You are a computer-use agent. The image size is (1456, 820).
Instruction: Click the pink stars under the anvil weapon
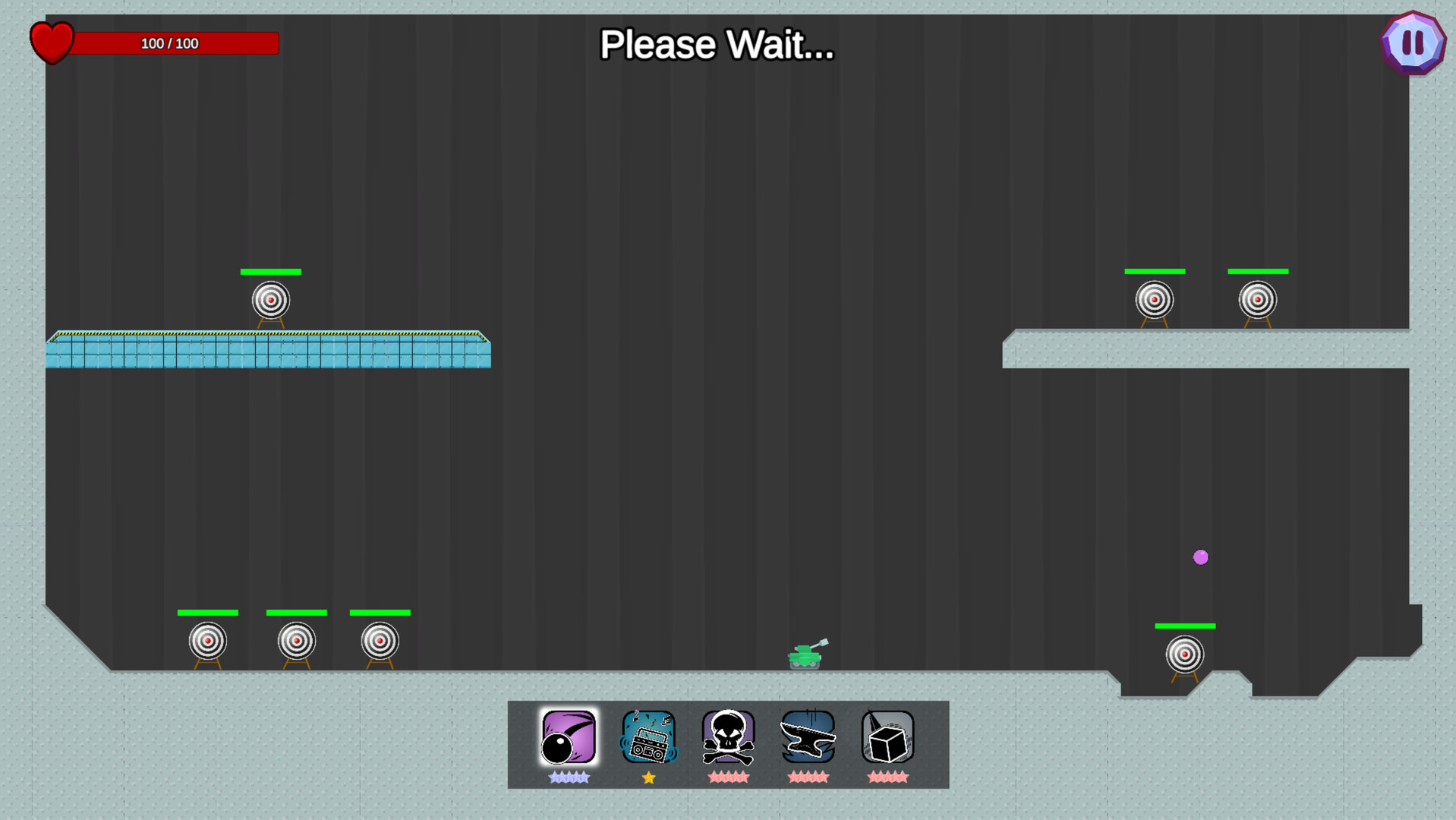coord(807,777)
